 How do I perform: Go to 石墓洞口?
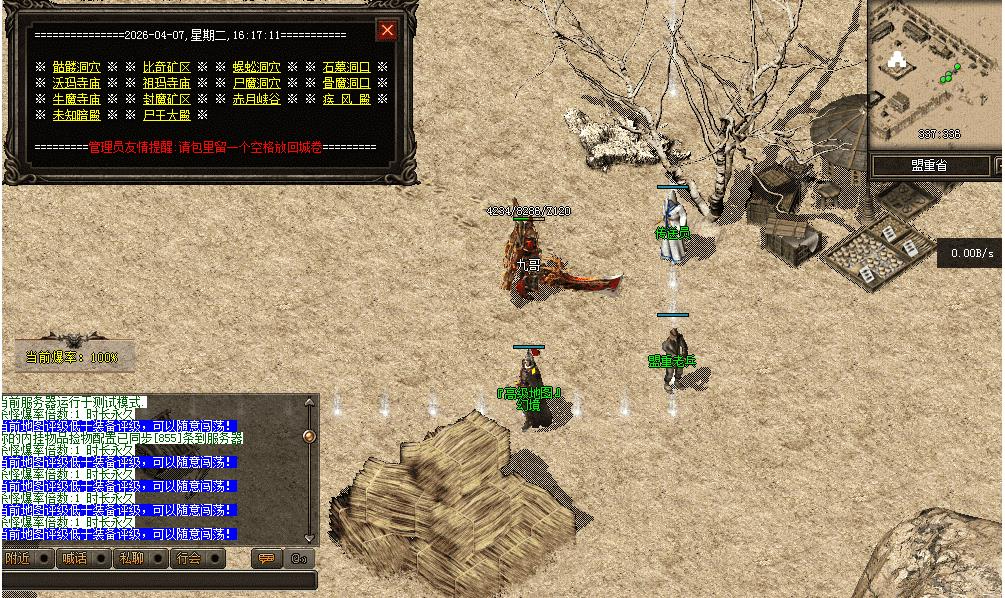346,67
